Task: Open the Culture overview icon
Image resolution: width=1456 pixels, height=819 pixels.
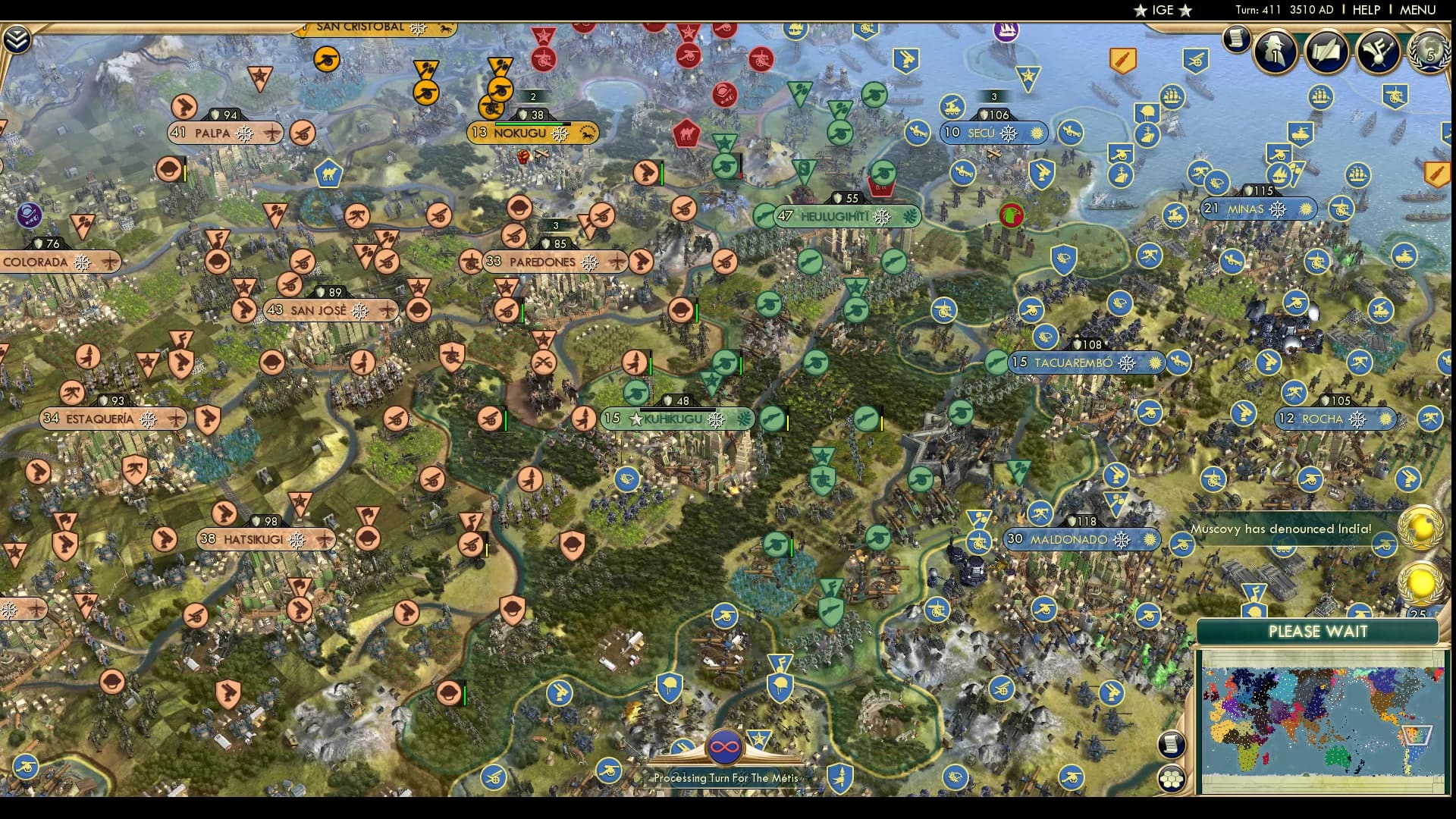Action: [x=1376, y=52]
